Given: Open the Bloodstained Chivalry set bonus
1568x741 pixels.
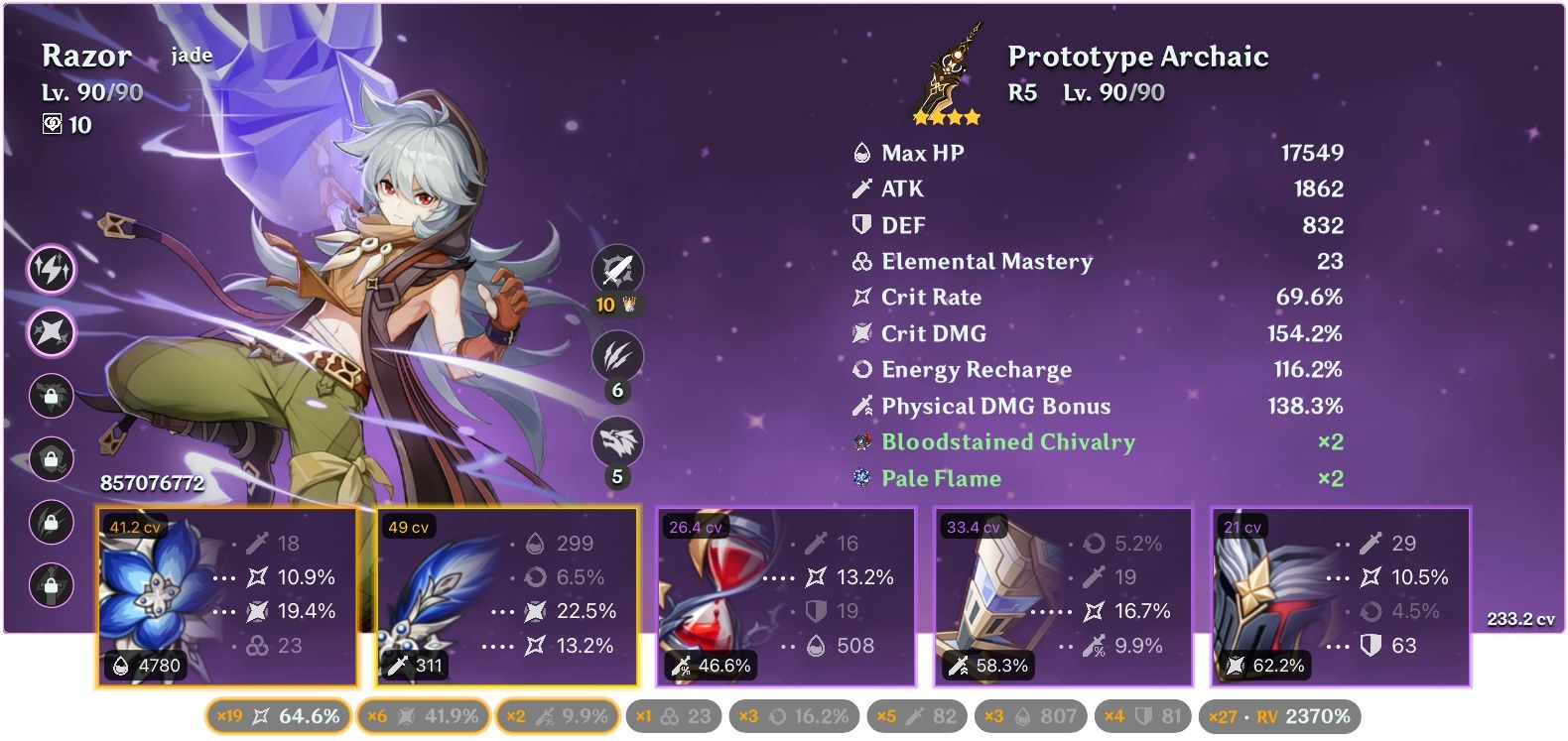Looking at the screenshot, I should [1008, 442].
